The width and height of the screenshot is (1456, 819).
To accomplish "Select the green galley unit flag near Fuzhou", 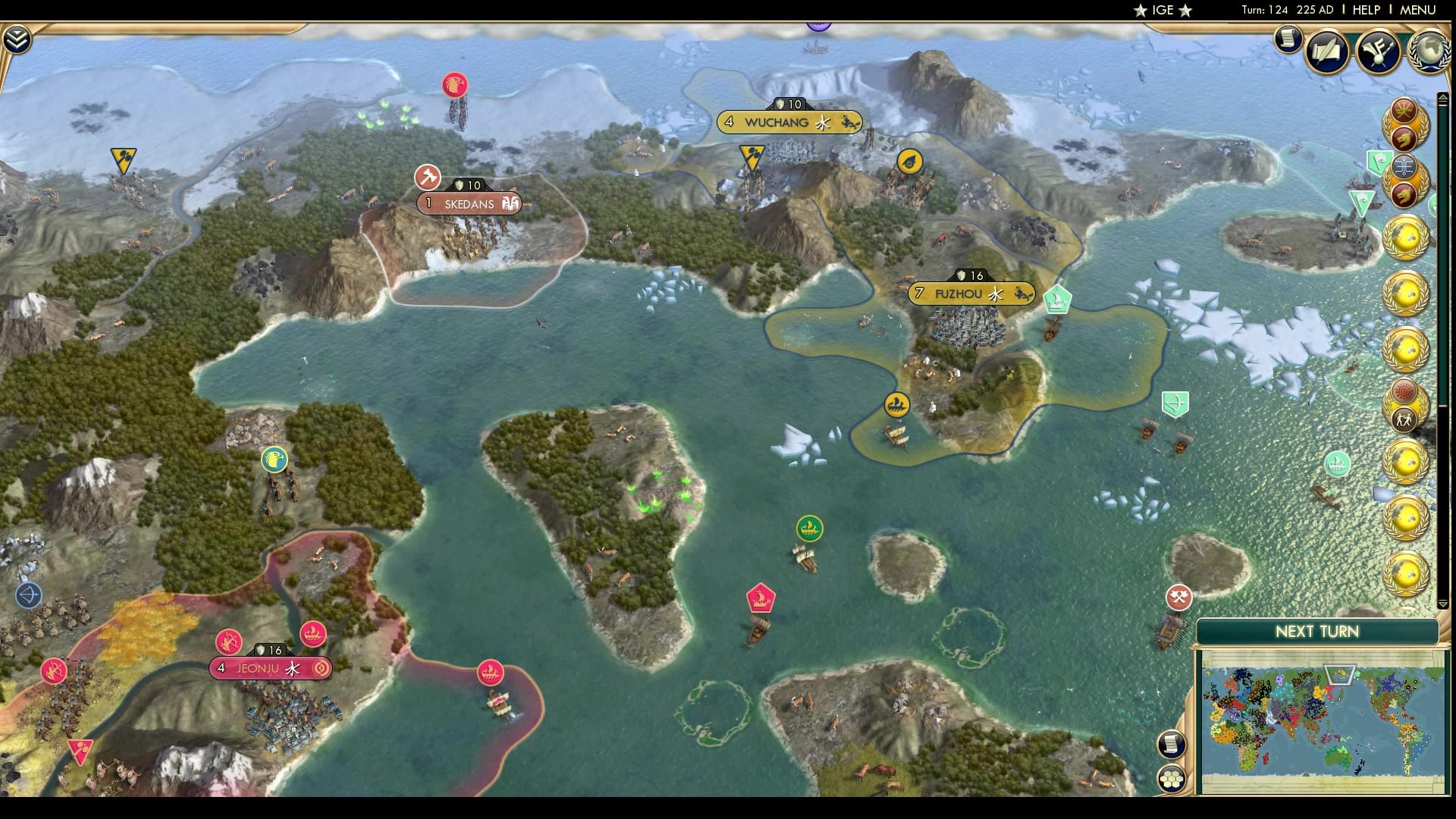I will click(x=1056, y=300).
